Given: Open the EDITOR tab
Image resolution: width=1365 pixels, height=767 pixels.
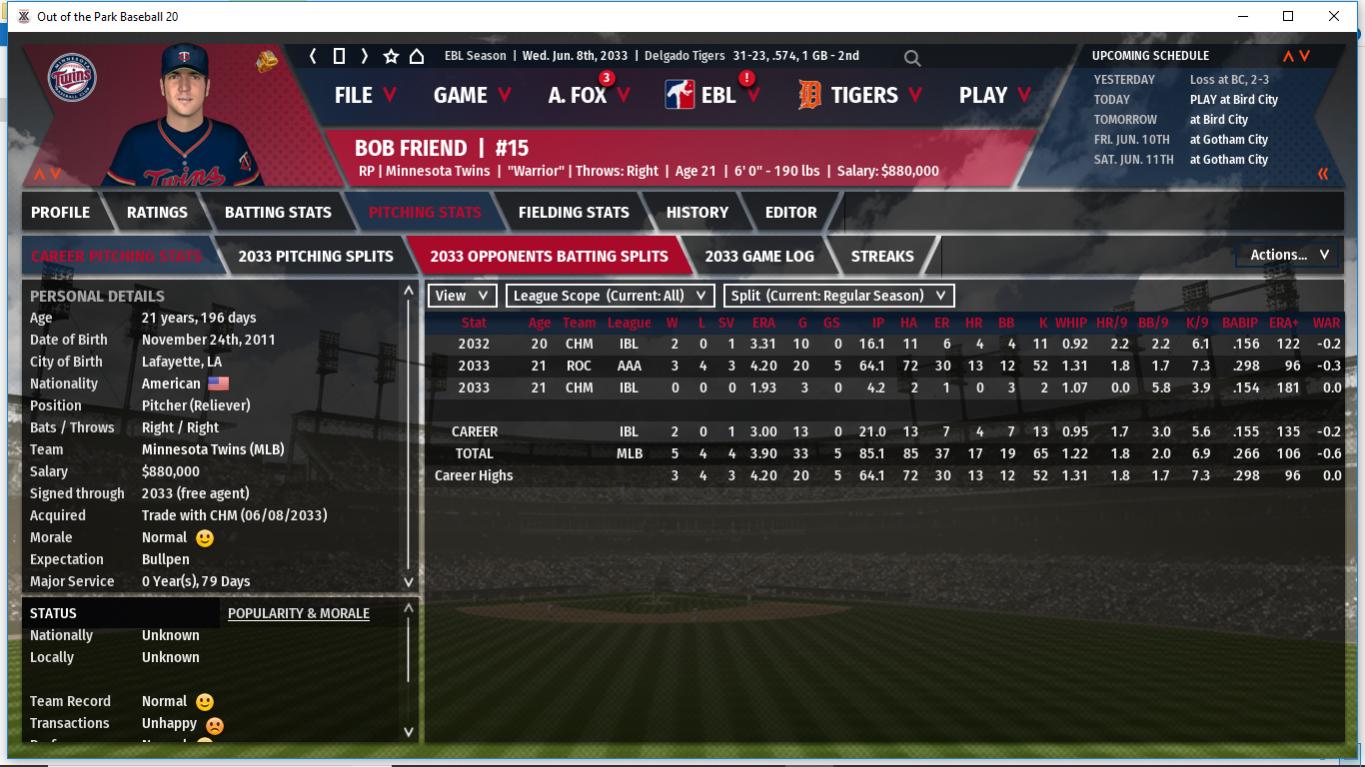Looking at the screenshot, I should pos(791,212).
